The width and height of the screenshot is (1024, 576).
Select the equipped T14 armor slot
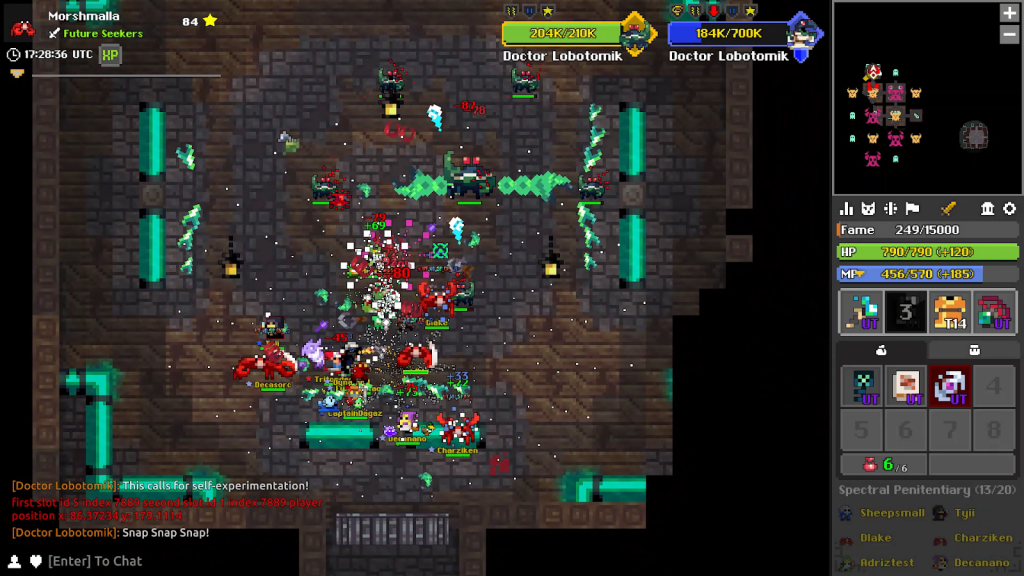(950, 313)
